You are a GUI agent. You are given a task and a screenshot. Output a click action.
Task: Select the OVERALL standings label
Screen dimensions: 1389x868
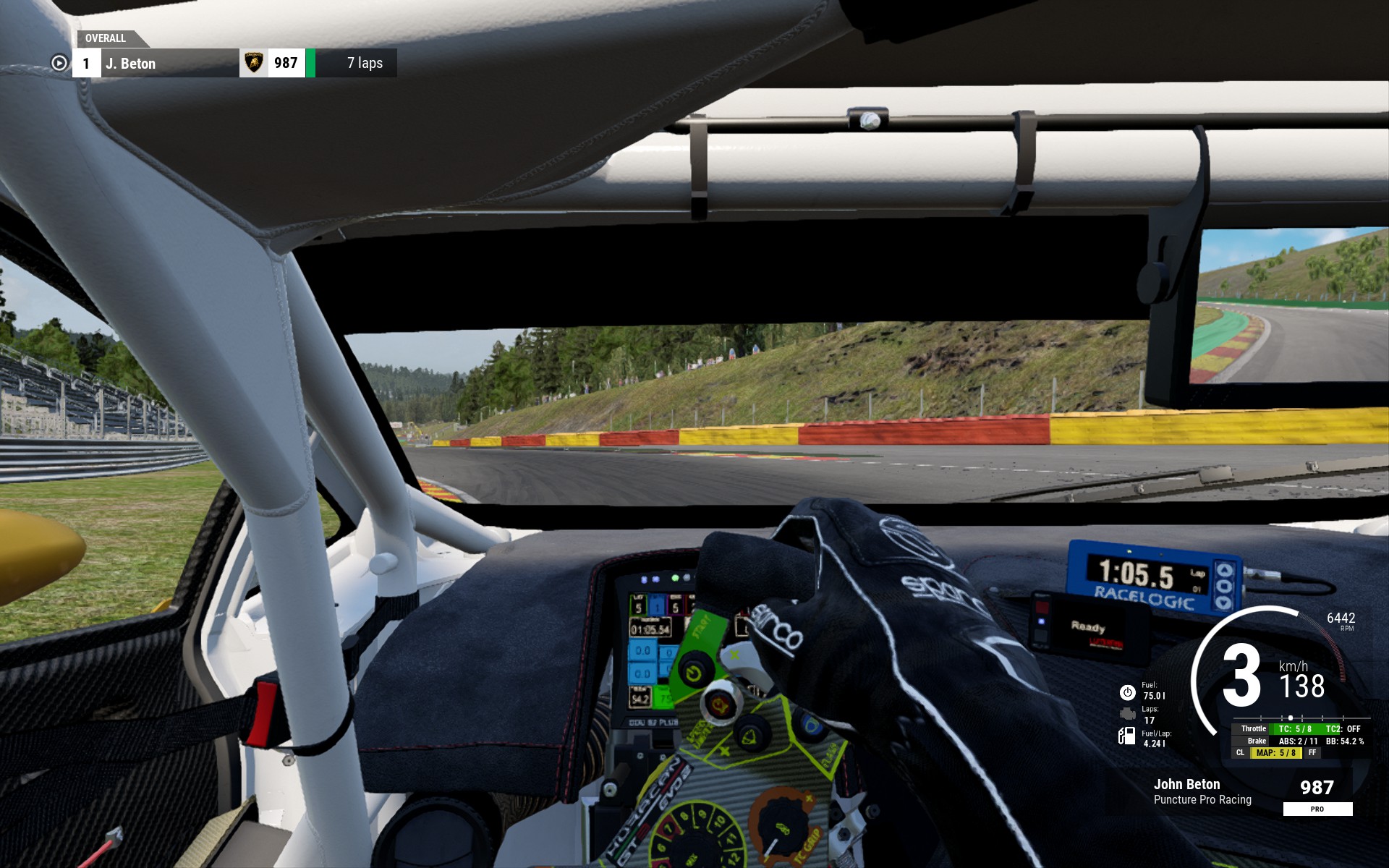pyautogui.click(x=106, y=38)
